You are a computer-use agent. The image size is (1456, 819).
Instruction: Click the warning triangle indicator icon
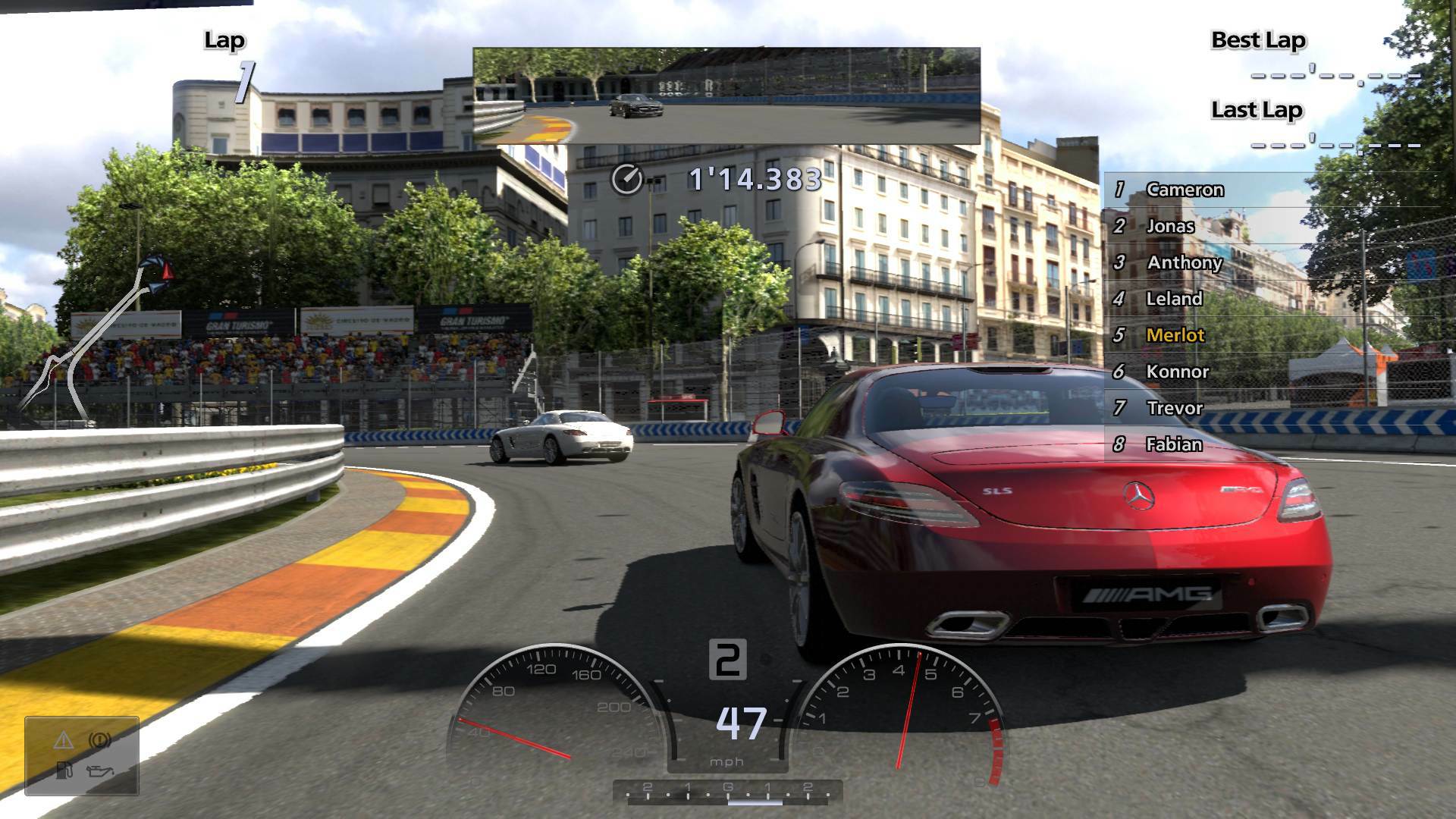(64, 741)
